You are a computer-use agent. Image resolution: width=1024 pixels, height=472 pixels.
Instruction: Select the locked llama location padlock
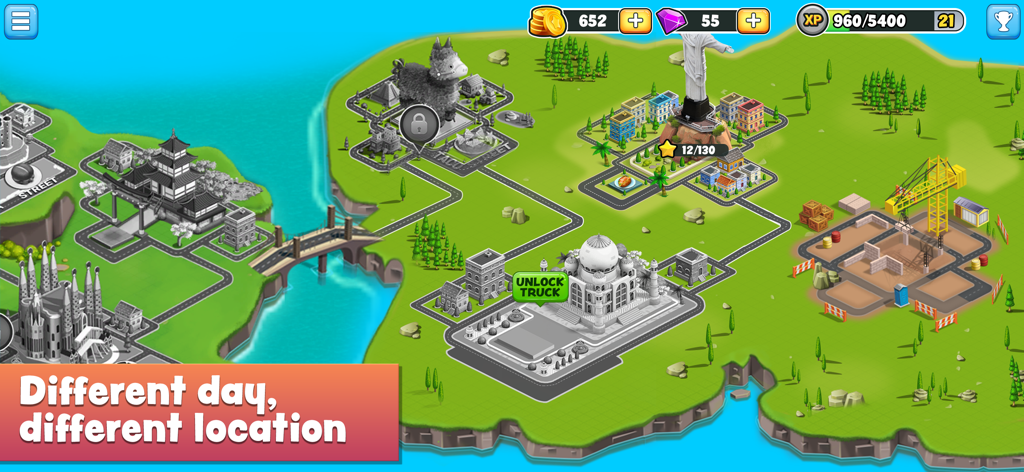tap(419, 125)
